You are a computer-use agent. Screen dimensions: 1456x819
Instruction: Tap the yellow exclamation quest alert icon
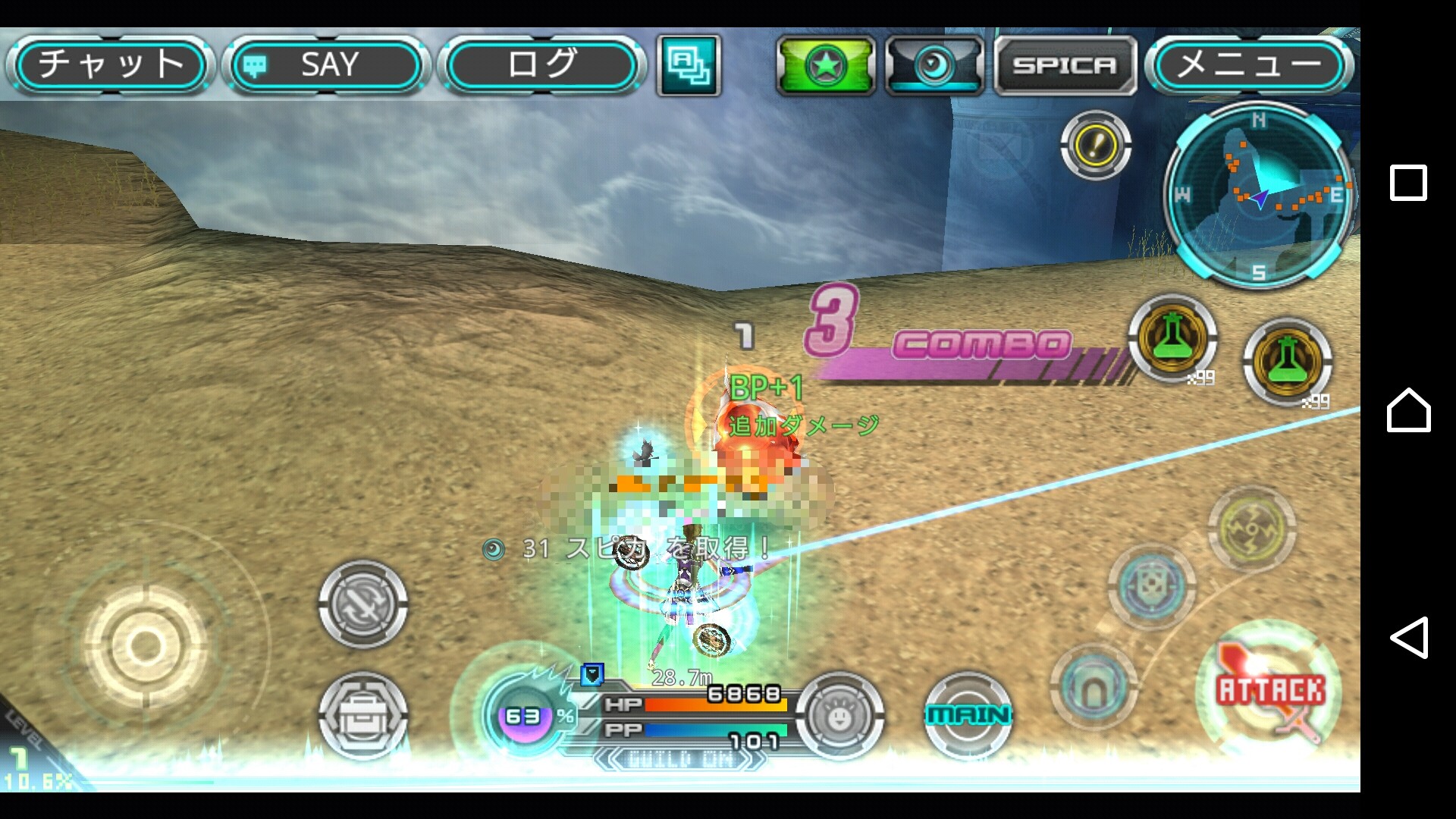point(1095,145)
